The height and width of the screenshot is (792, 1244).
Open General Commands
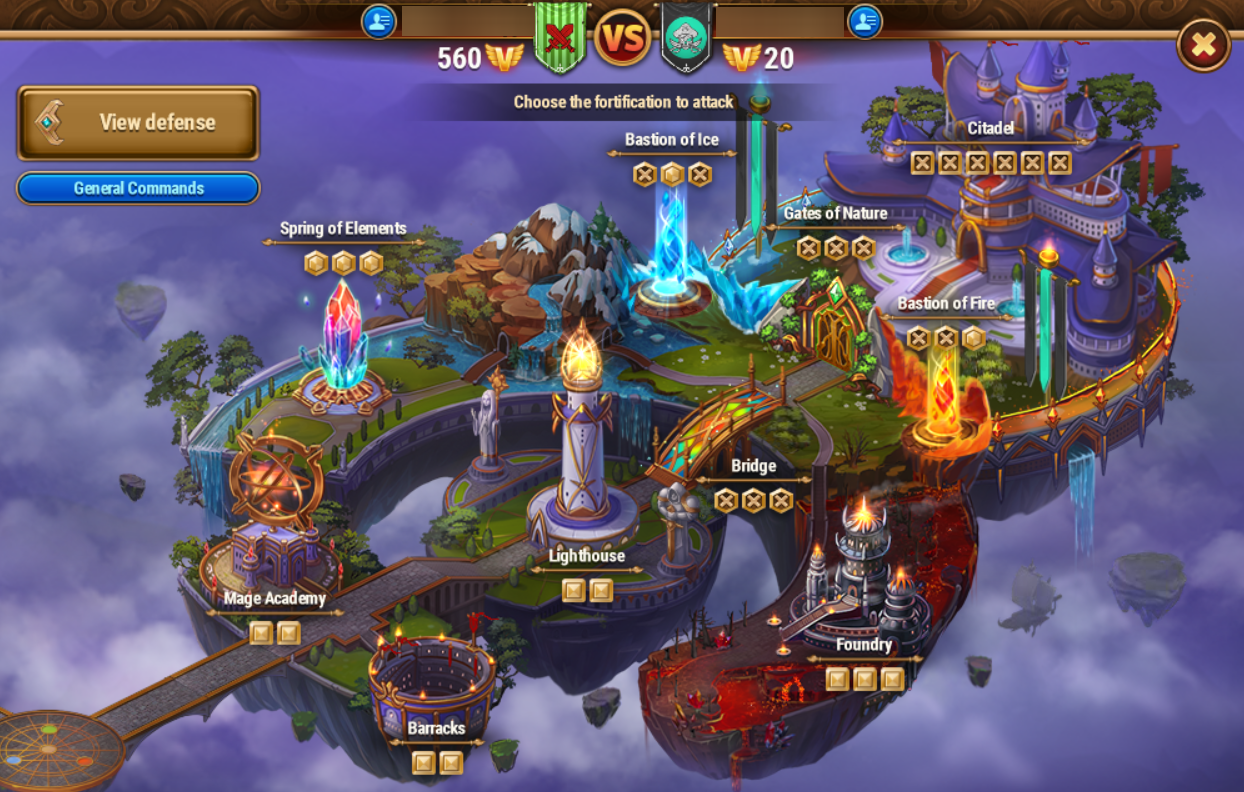(x=138, y=188)
